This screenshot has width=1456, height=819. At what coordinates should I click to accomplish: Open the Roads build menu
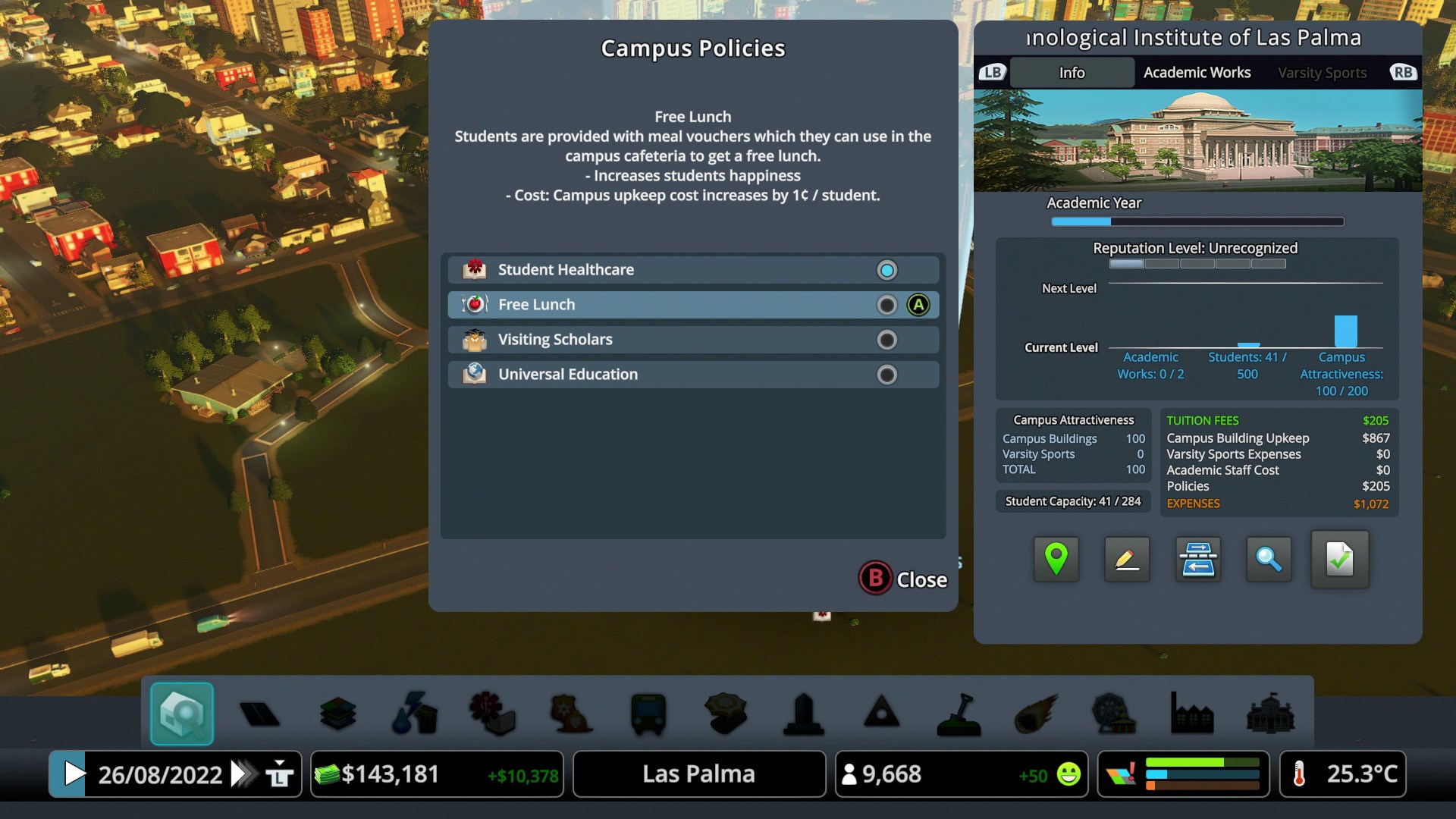tap(259, 714)
